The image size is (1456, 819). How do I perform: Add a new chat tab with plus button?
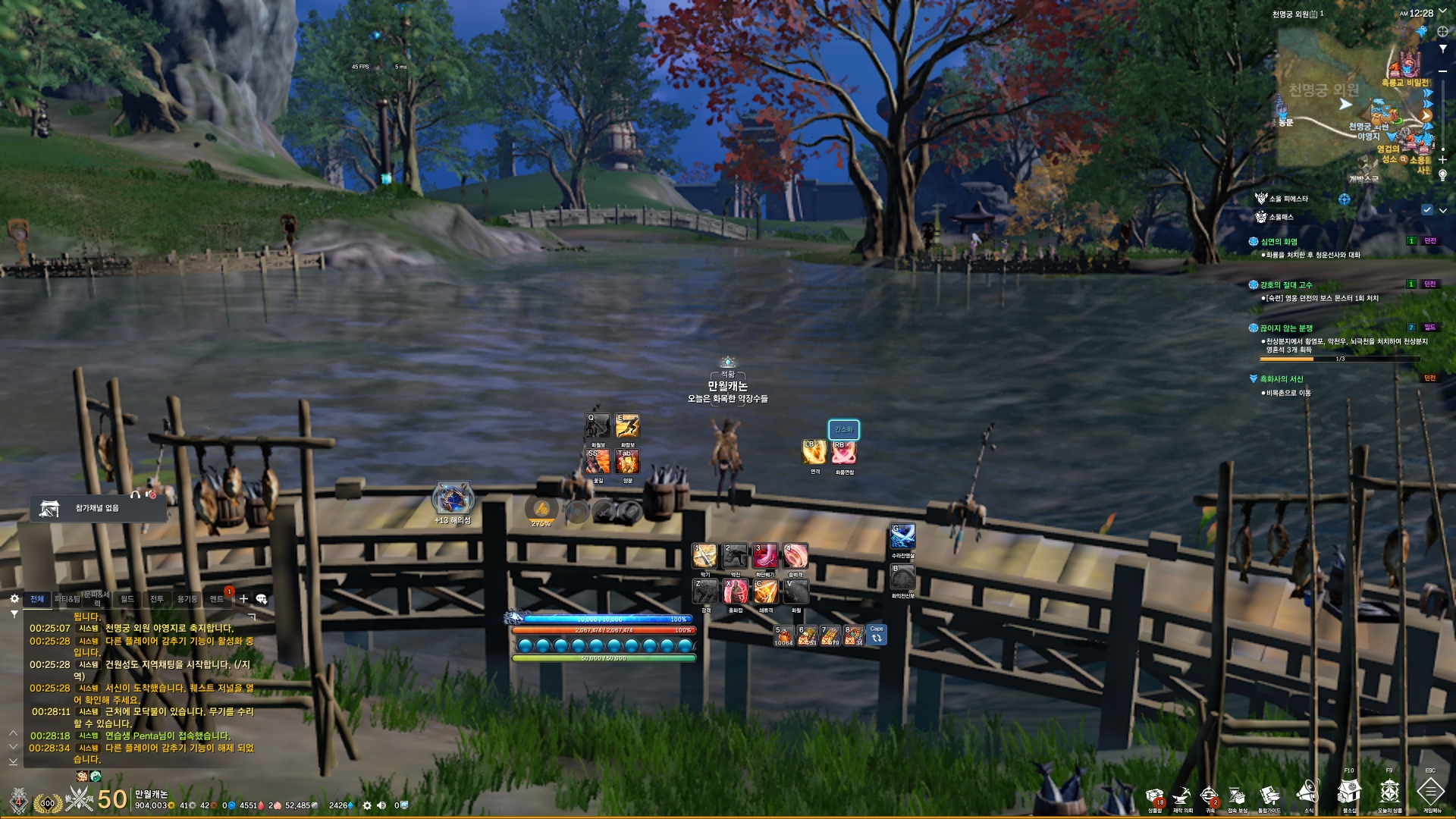[243, 599]
